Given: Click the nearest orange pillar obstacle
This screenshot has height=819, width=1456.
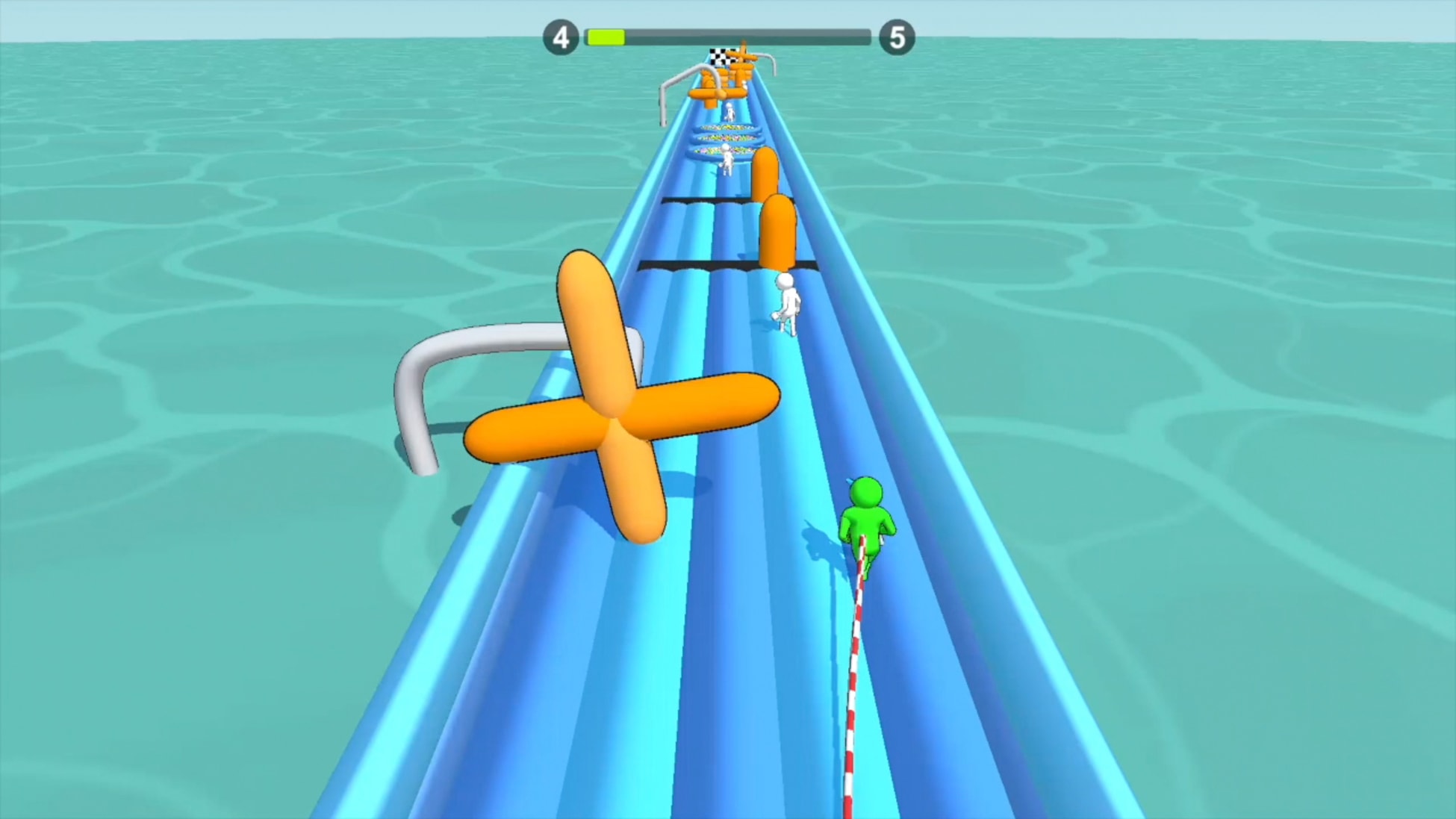Looking at the screenshot, I should pyautogui.click(x=778, y=231).
